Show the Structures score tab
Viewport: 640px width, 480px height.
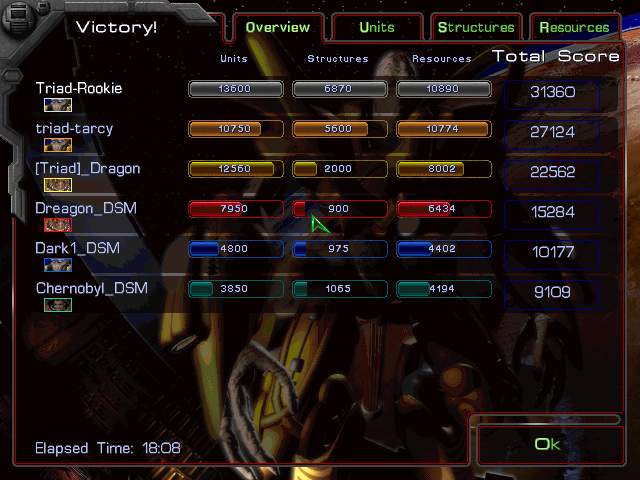point(476,28)
